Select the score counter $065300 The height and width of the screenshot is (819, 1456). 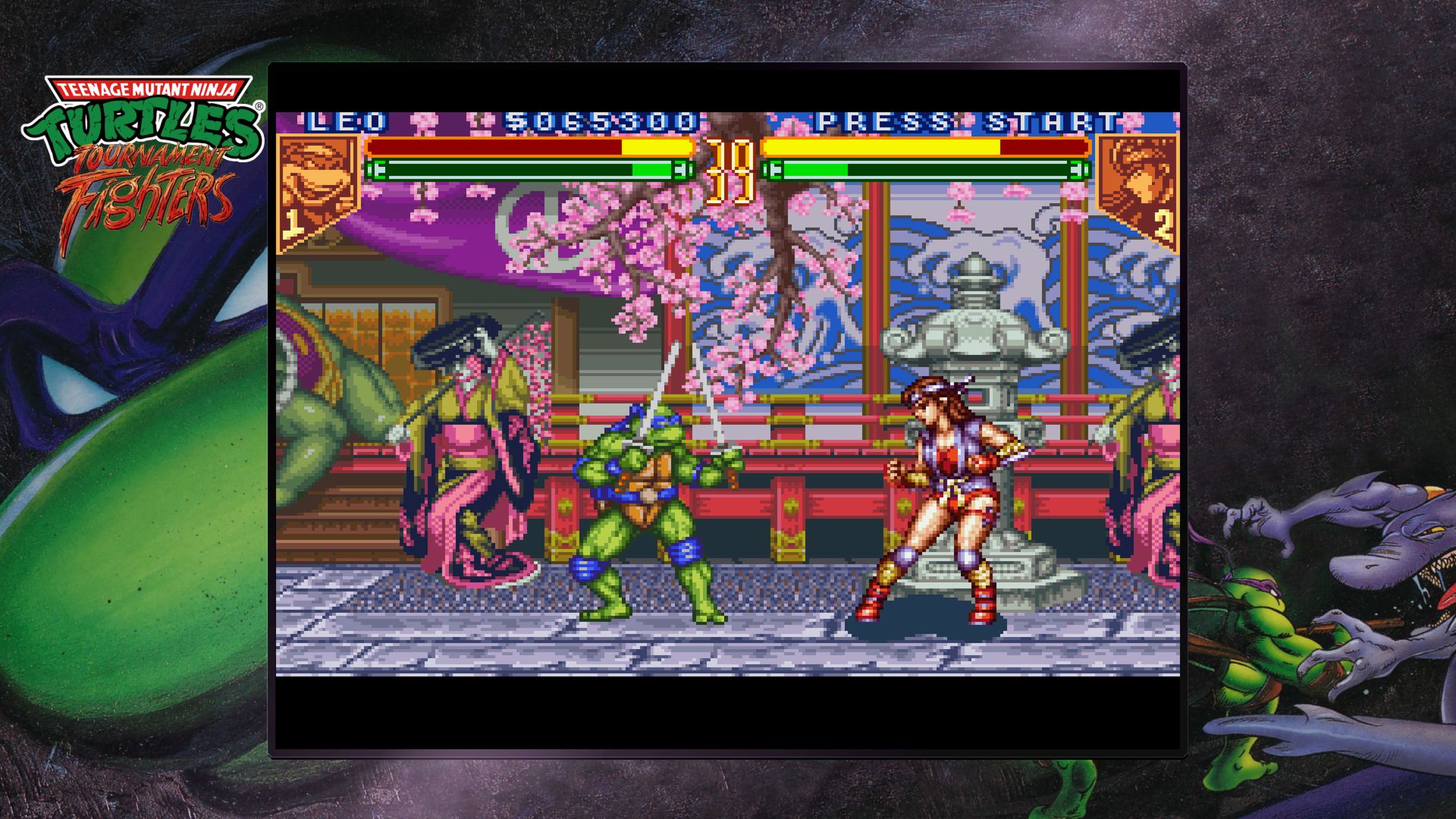(x=599, y=118)
